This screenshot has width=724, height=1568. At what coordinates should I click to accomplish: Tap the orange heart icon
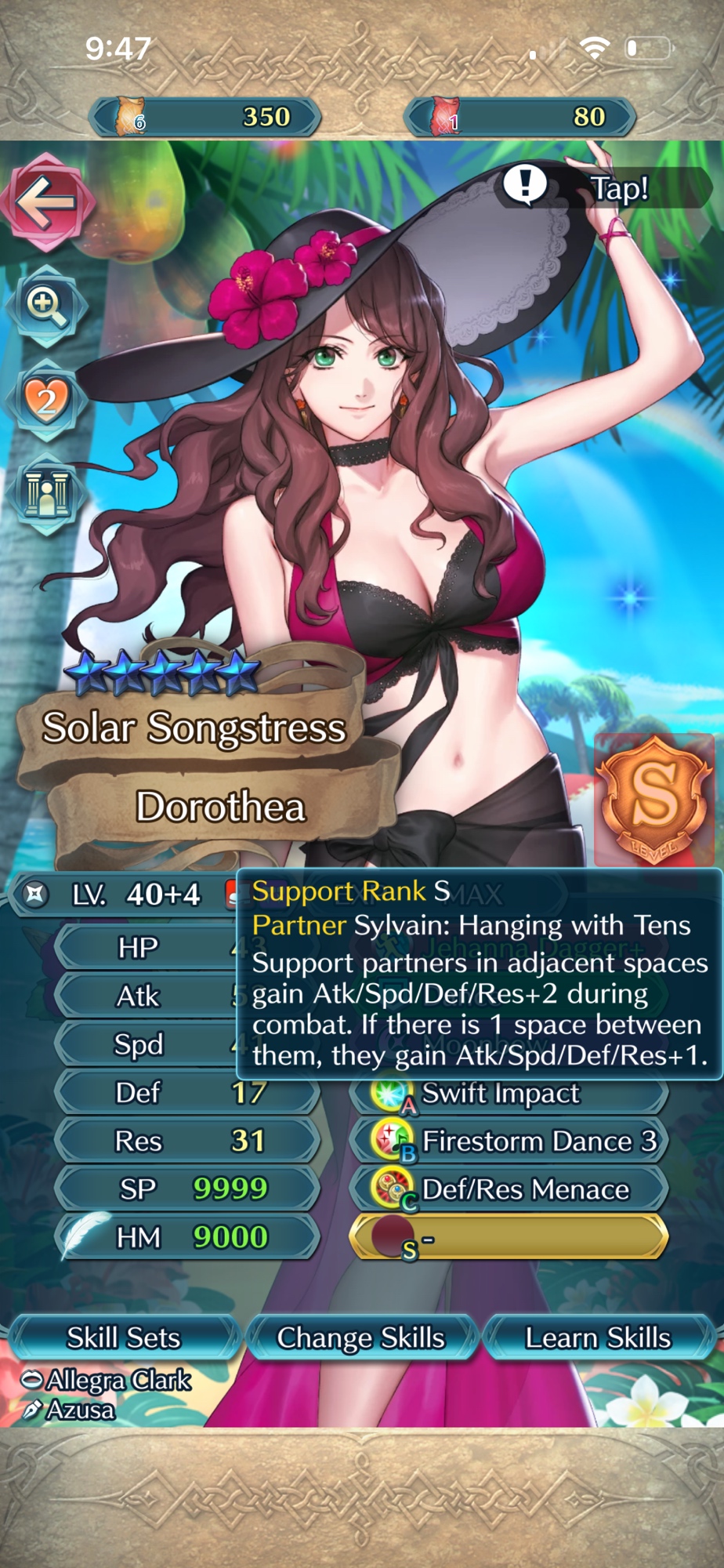tap(46, 401)
